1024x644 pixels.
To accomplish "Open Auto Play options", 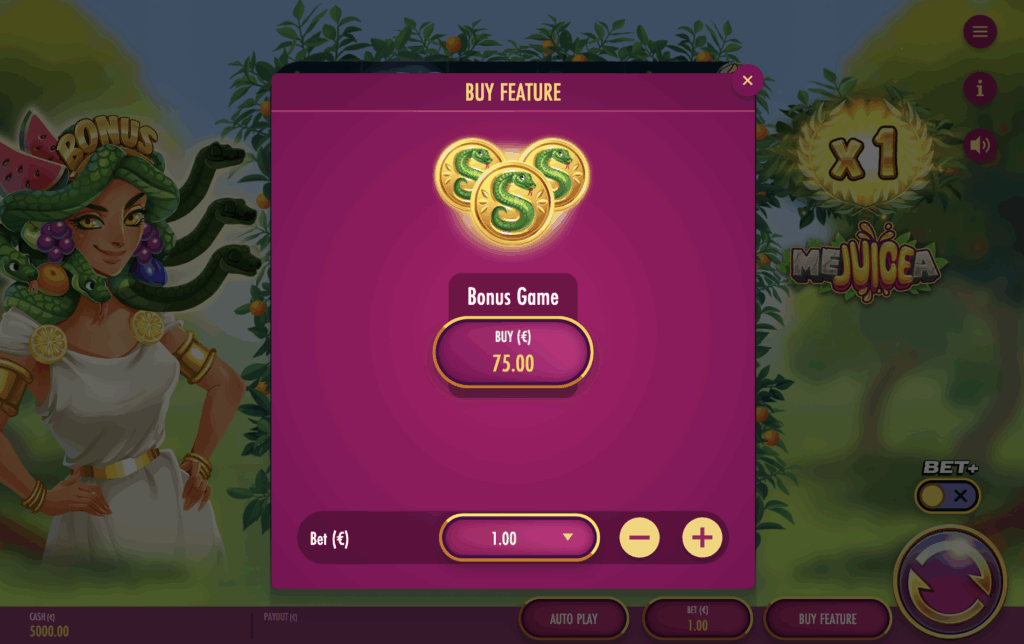I will tap(574, 619).
